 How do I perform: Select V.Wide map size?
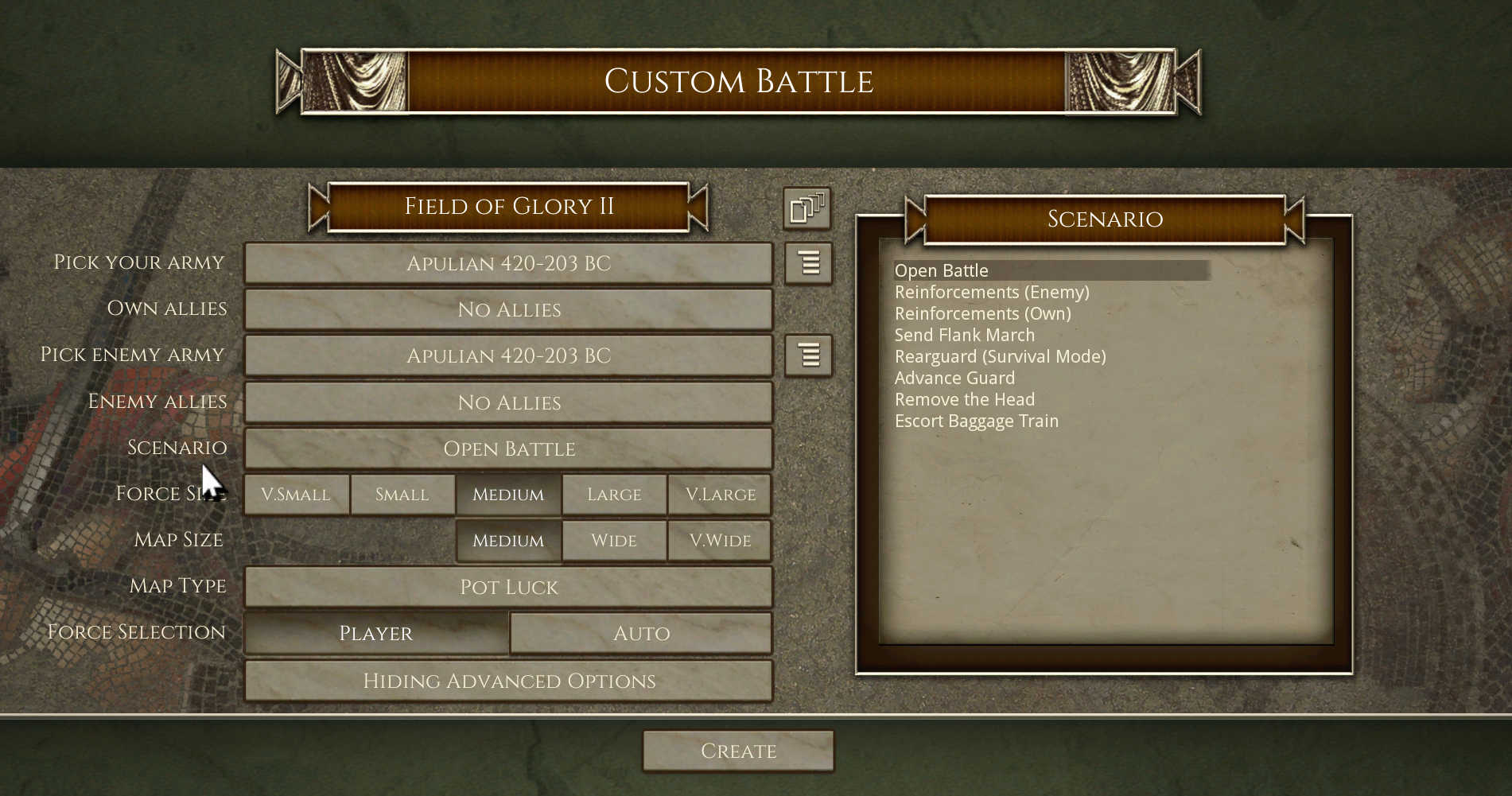(x=720, y=541)
